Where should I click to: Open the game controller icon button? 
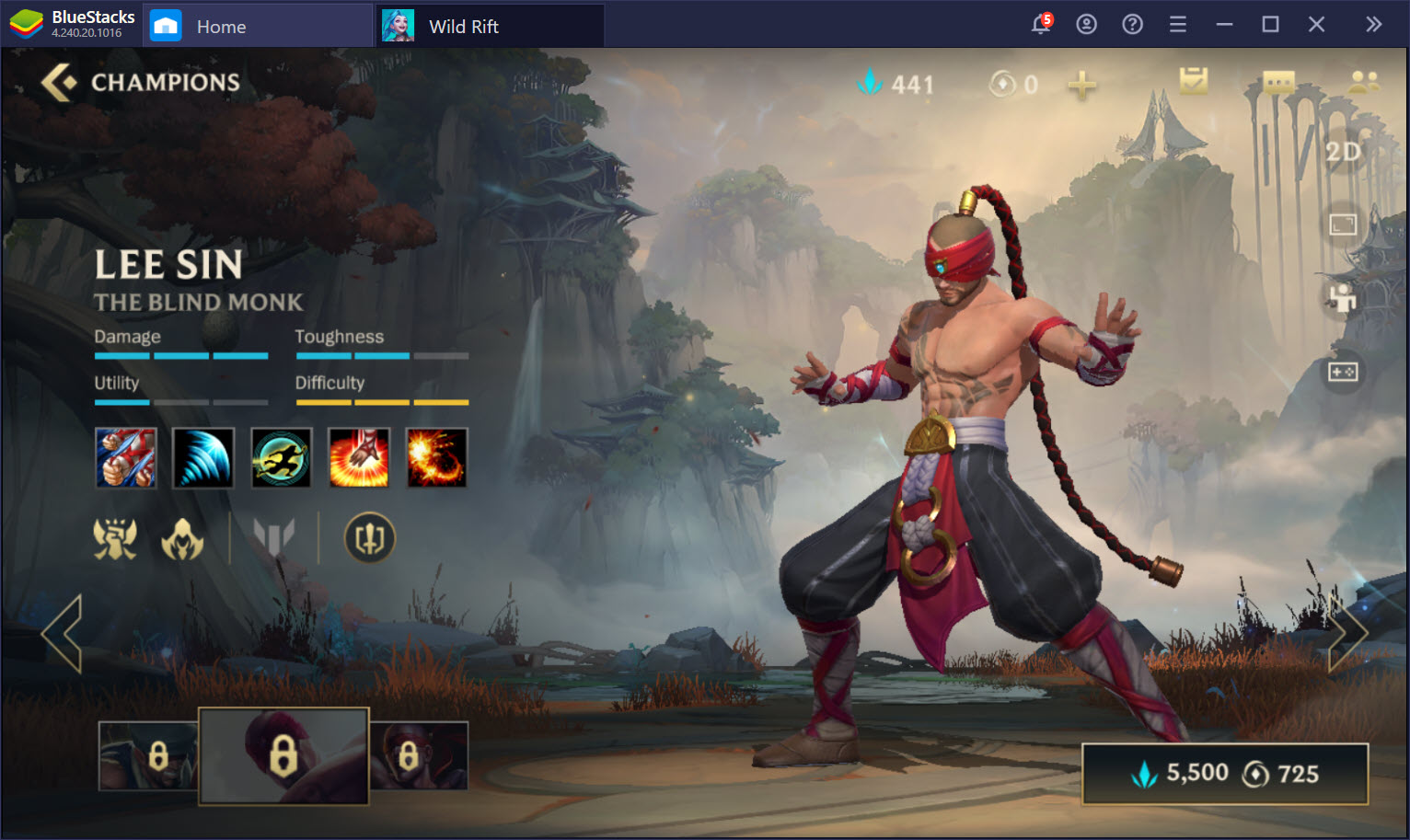[x=1343, y=372]
